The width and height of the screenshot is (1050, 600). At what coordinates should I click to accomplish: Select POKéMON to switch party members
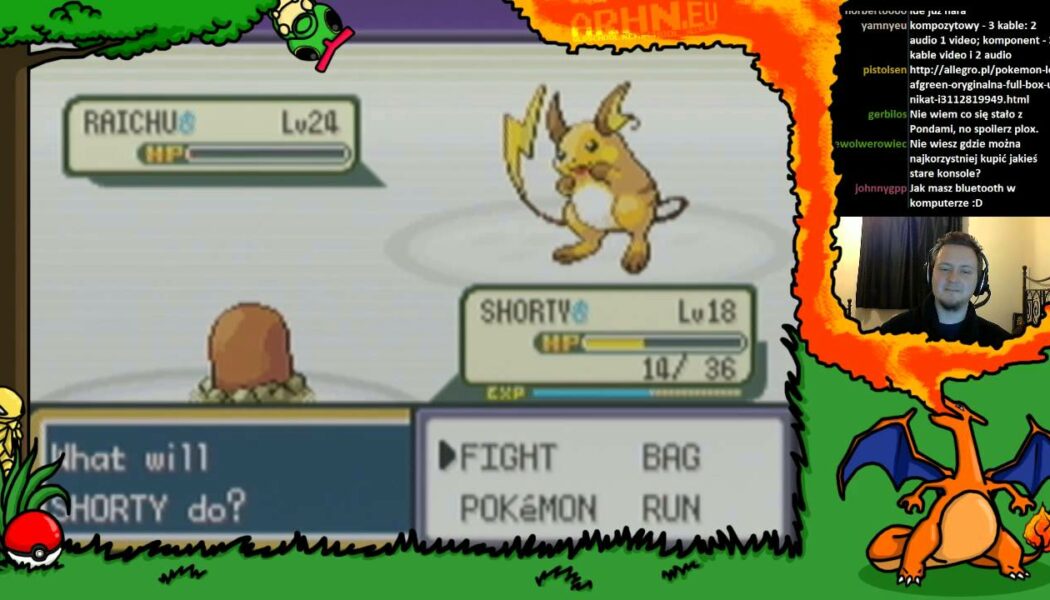[527, 508]
